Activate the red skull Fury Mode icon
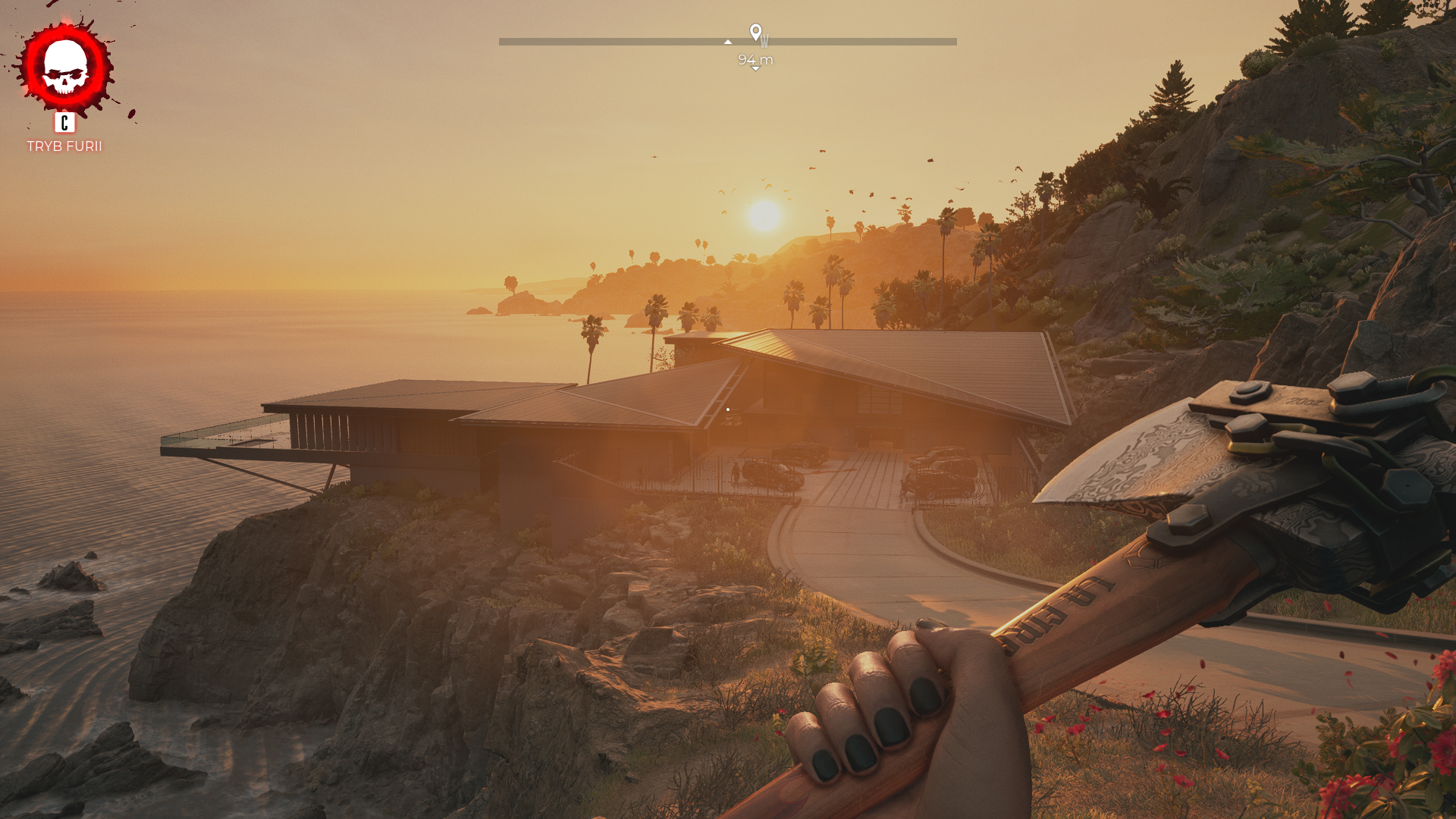Screen dimensions: 1456x819 [66, 67]
